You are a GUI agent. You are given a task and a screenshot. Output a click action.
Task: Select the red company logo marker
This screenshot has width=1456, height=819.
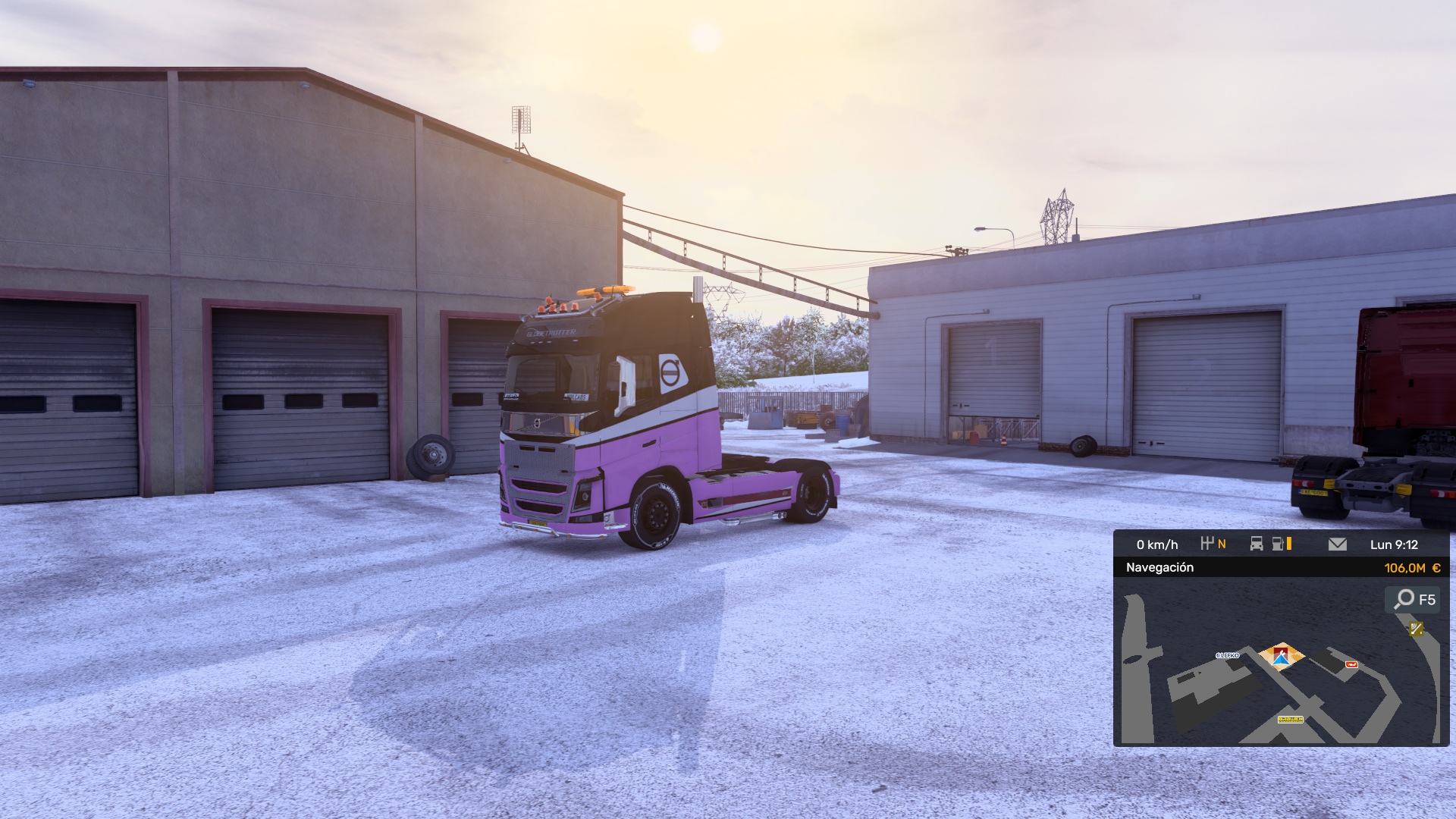point(1351,664)
